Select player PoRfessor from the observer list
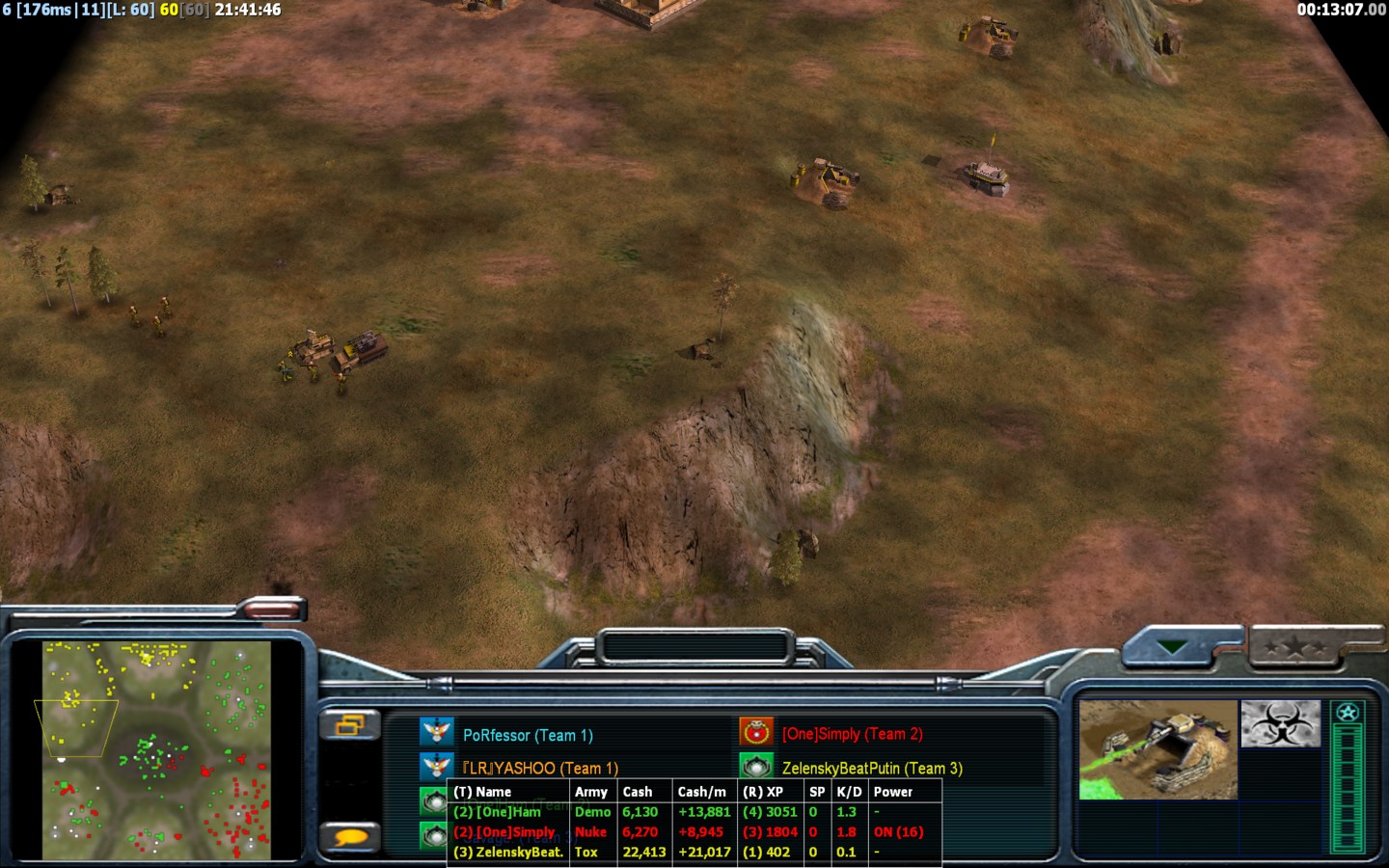 point(527,735)
